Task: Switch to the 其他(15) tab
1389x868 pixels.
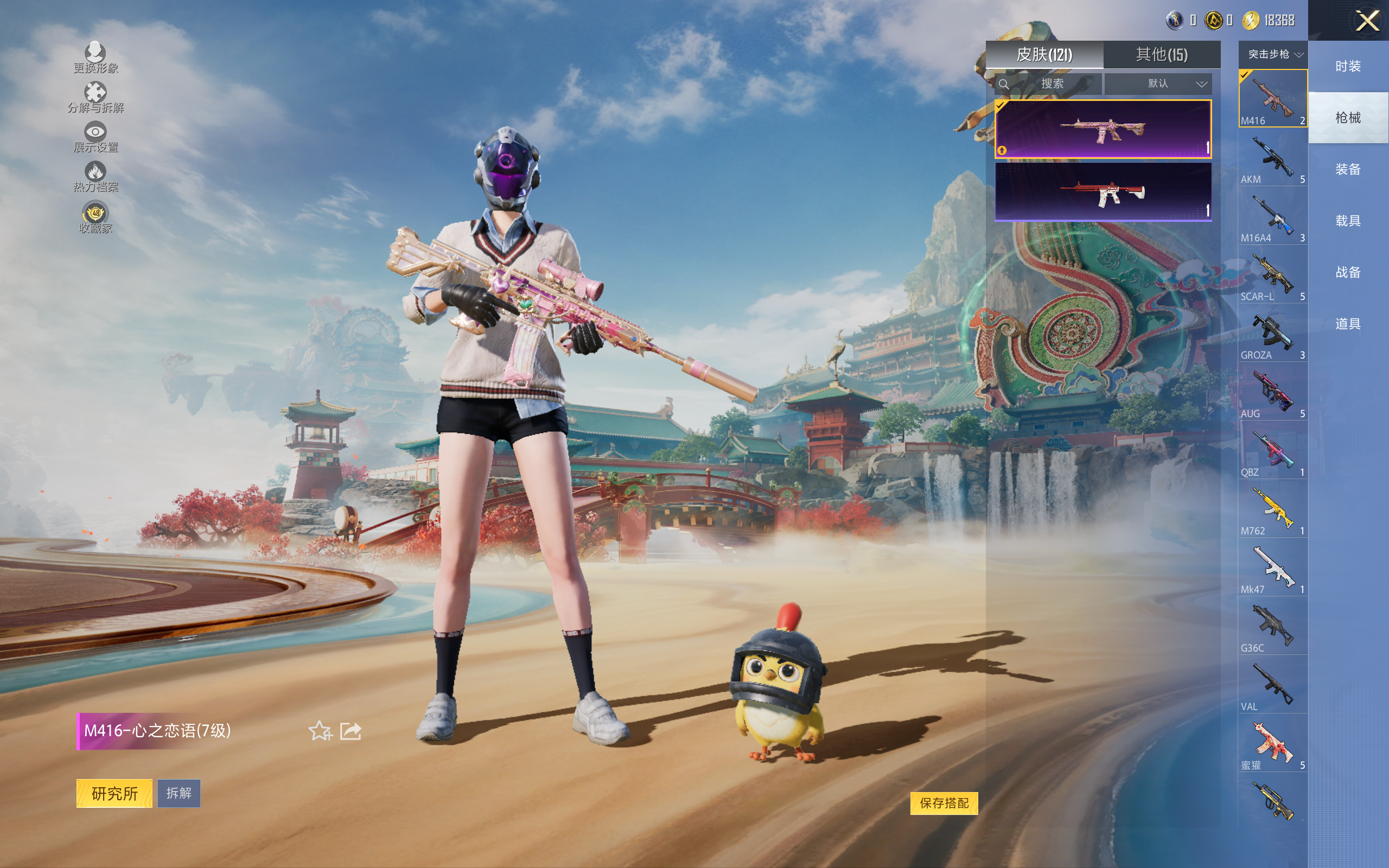Action: point(1161,55)
